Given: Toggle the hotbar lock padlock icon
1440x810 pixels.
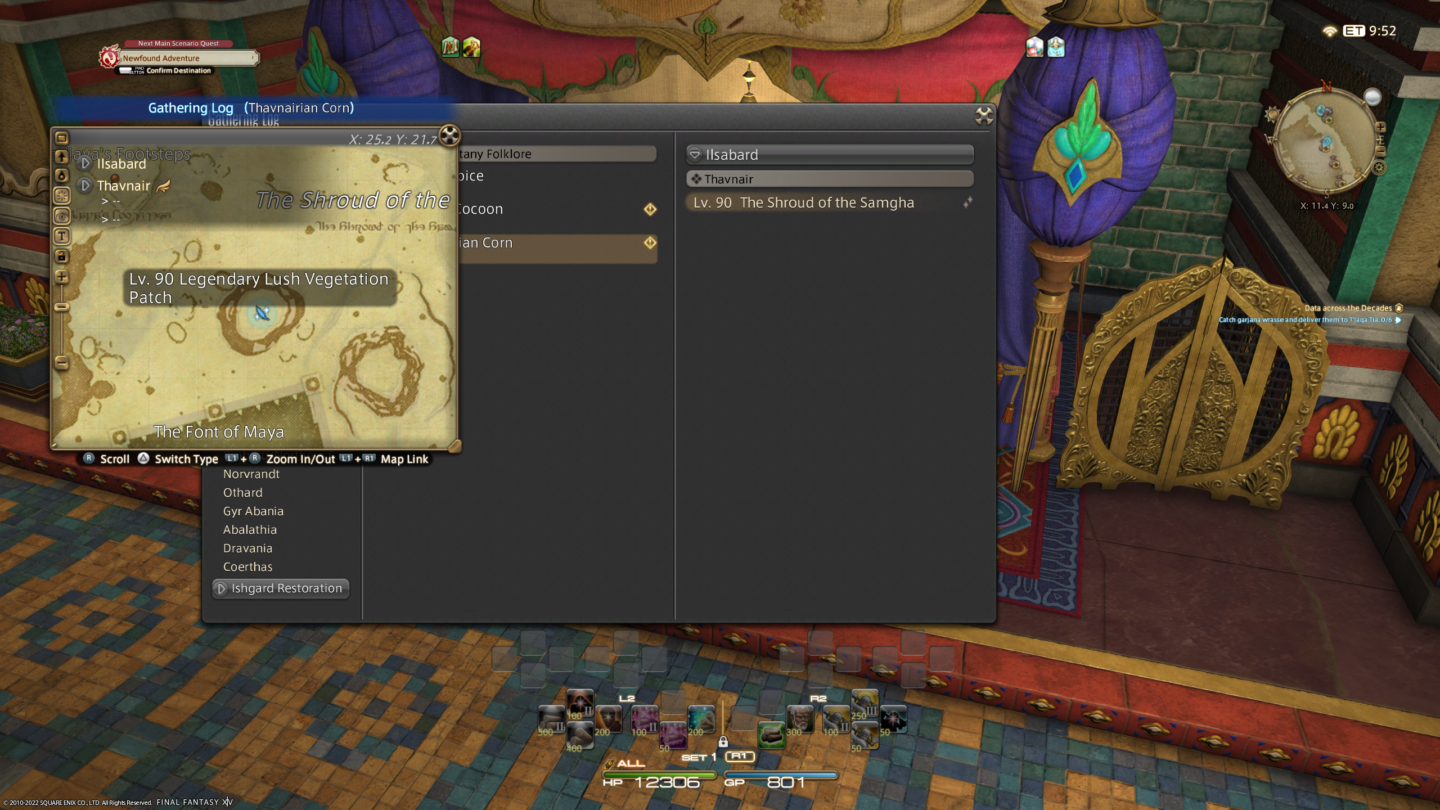Looking at the screenshot, I should (723, 743).
